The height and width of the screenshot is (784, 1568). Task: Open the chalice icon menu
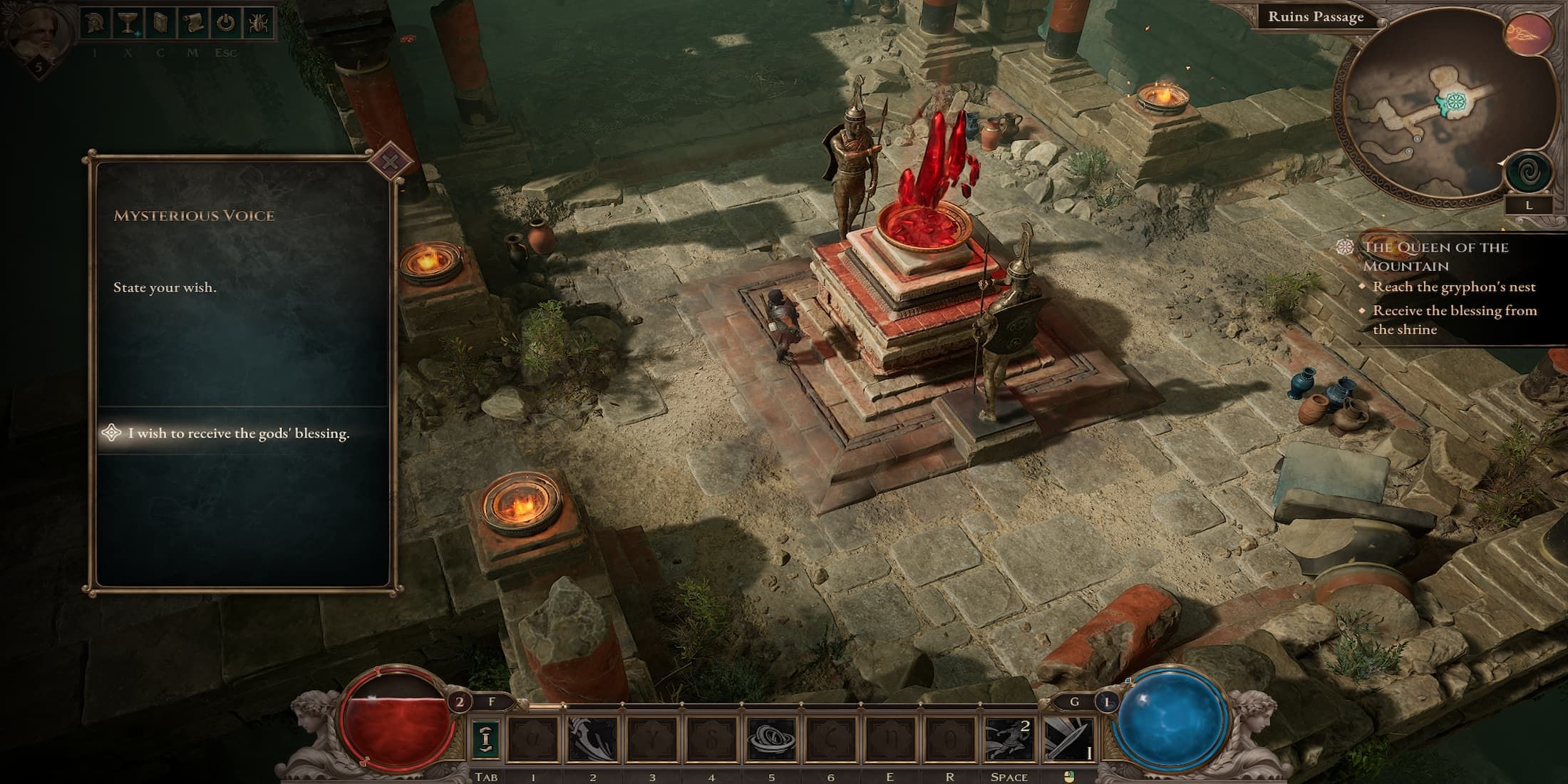pyautogui.click(x=128, y=24)
